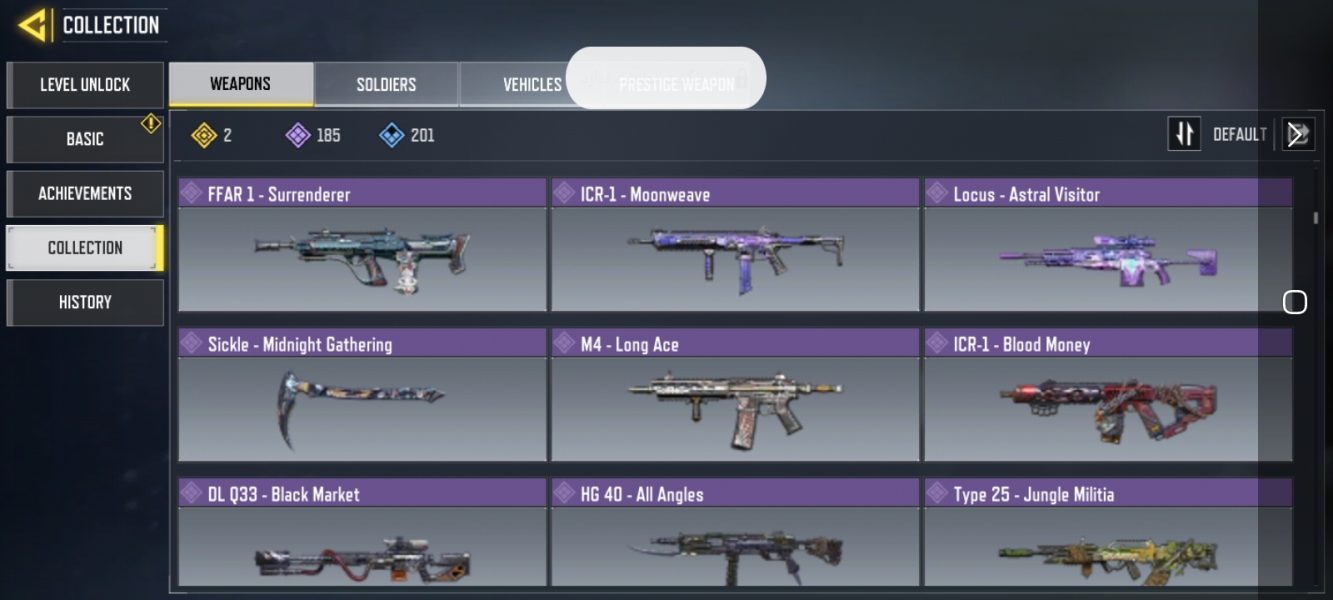Open the Basic section
Image resolution: width=1333 pixels, height=600 pixels.
[x=85, y=139]
